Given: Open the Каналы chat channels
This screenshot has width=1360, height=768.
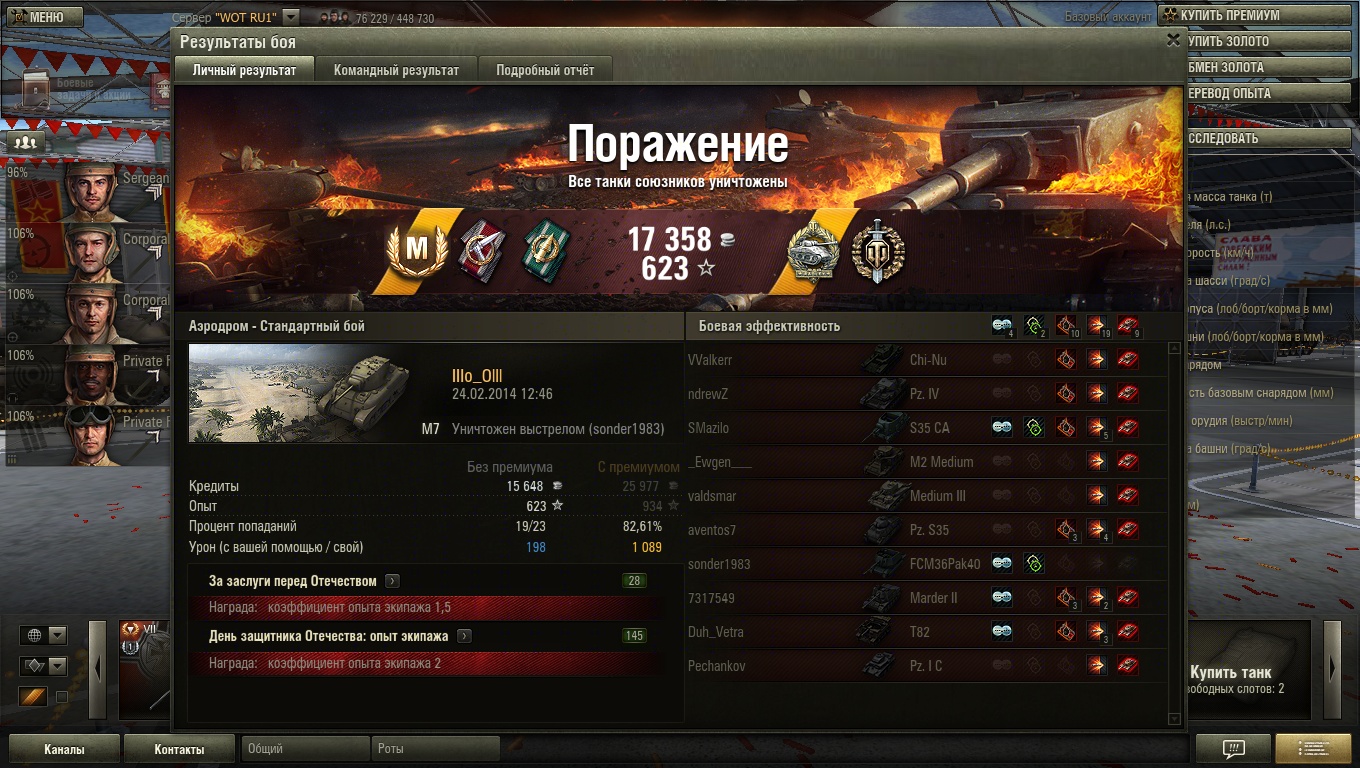Looking at the screenshot, I should tap(64, 749).
